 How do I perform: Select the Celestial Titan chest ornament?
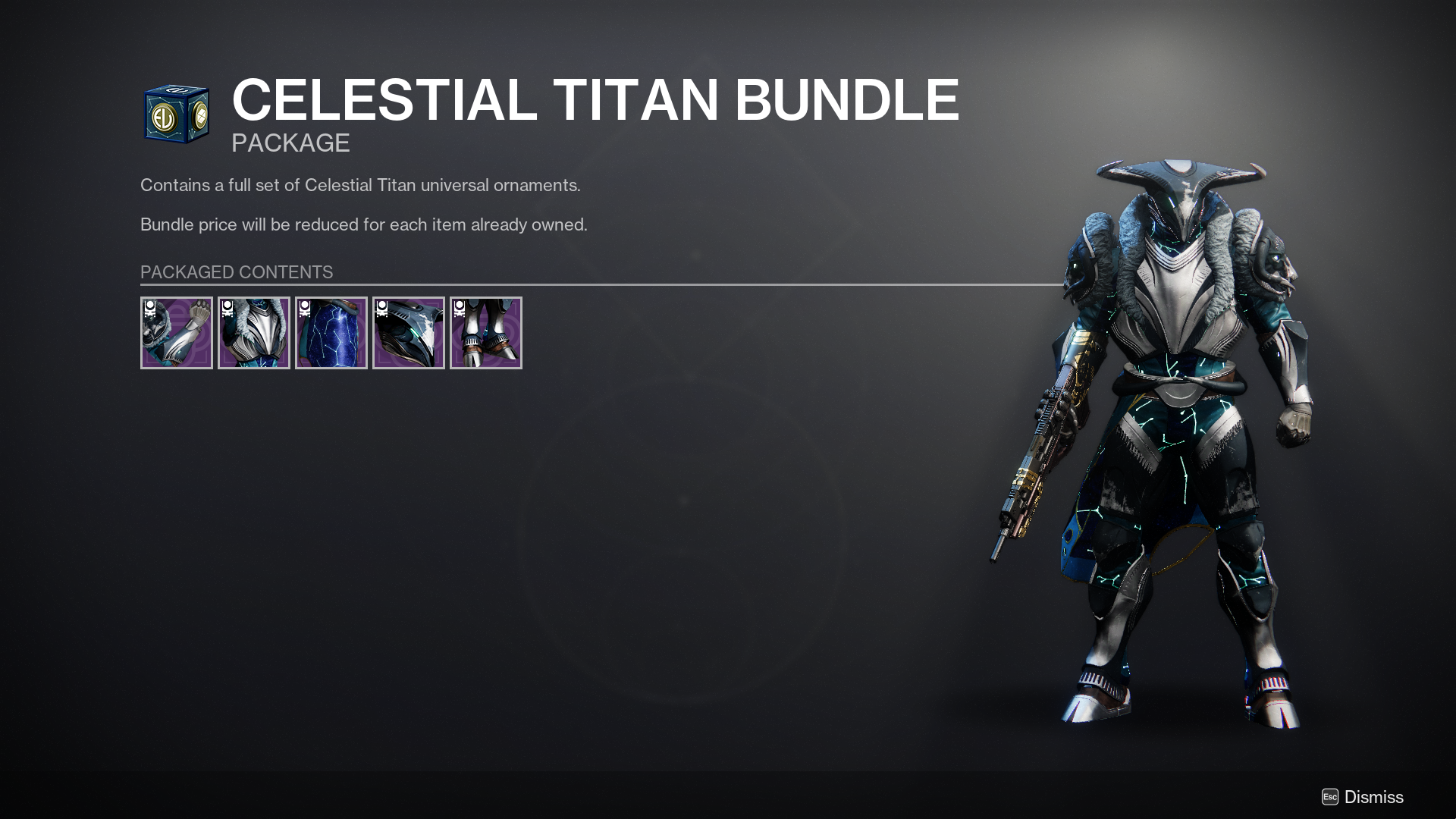tap(254, 334)
